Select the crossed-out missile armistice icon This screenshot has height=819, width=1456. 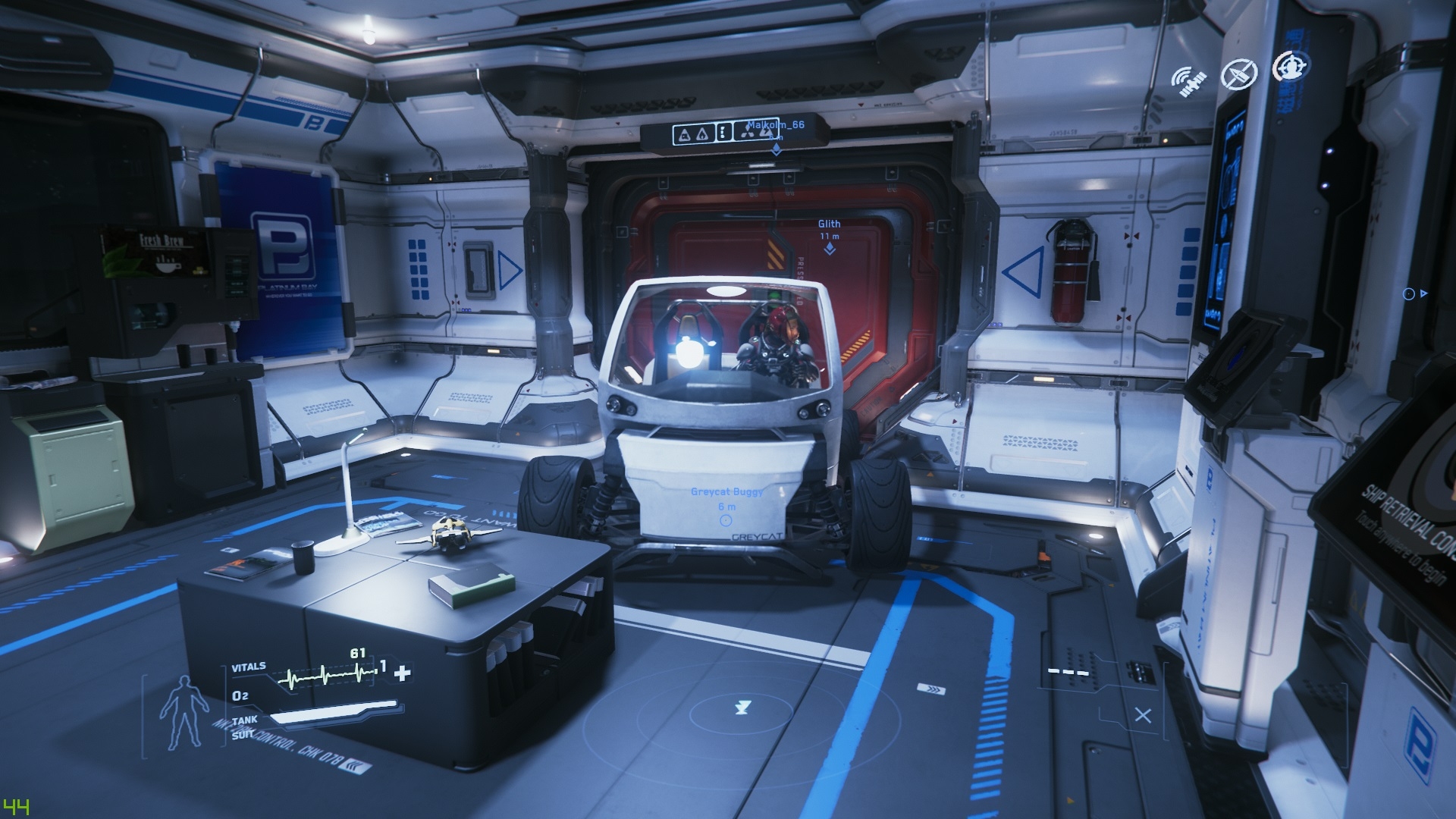pyautogui.click(x=1239, y=74)
